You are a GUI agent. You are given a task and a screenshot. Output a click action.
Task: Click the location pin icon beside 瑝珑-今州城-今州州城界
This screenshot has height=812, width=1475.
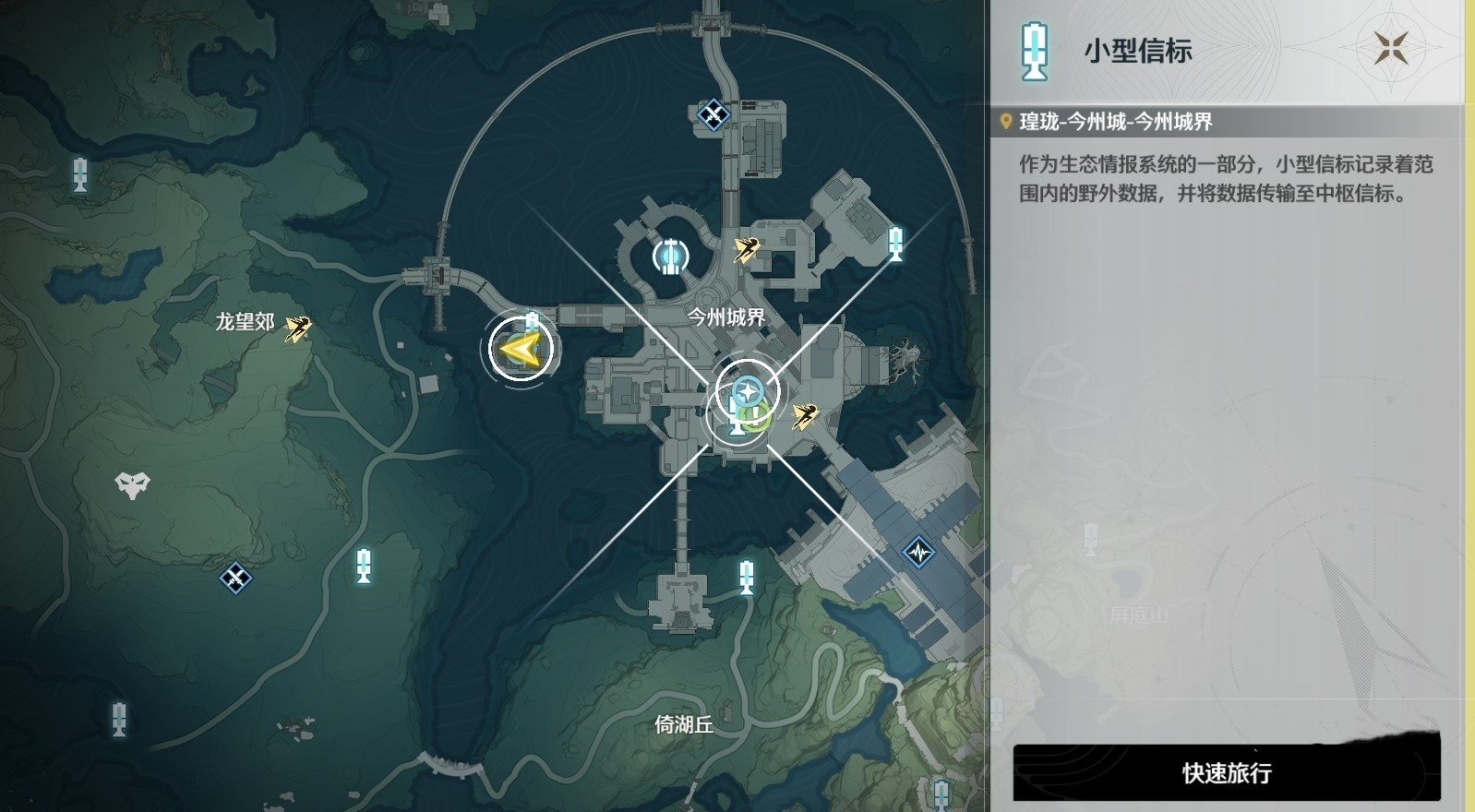[x=1006, y=118]
